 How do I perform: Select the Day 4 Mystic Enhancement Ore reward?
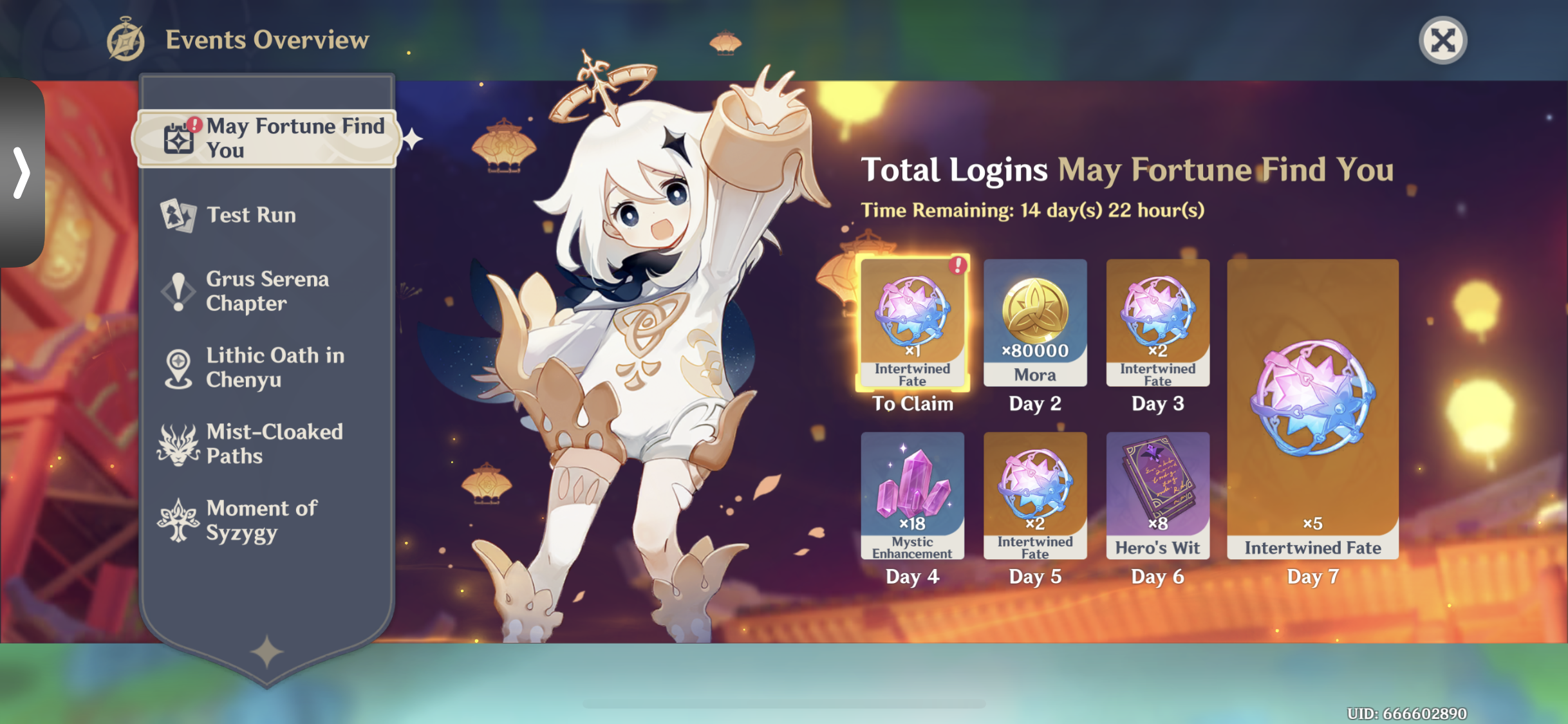point(912,496)
